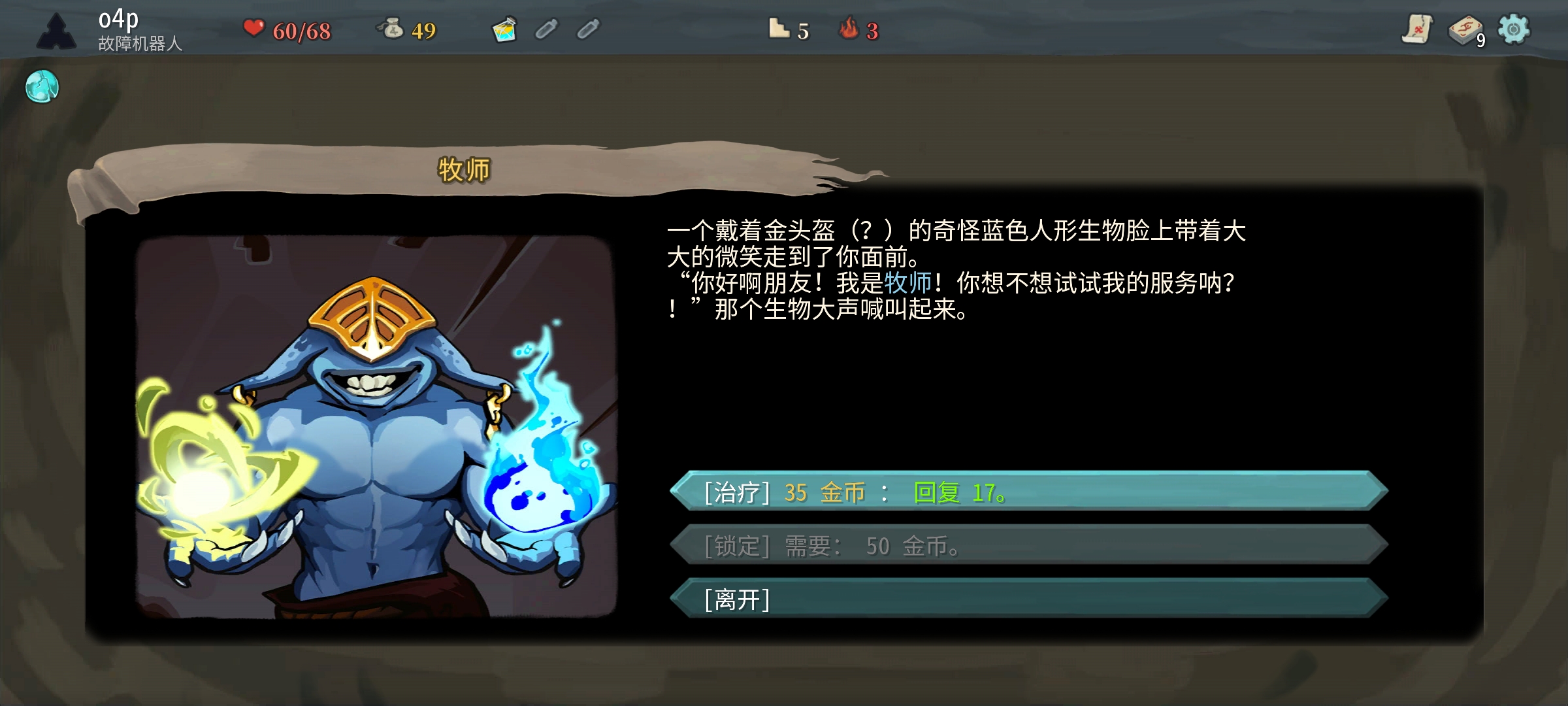Open the map scroll icon
1568x706 pixels.
[x=1416, y=29]
